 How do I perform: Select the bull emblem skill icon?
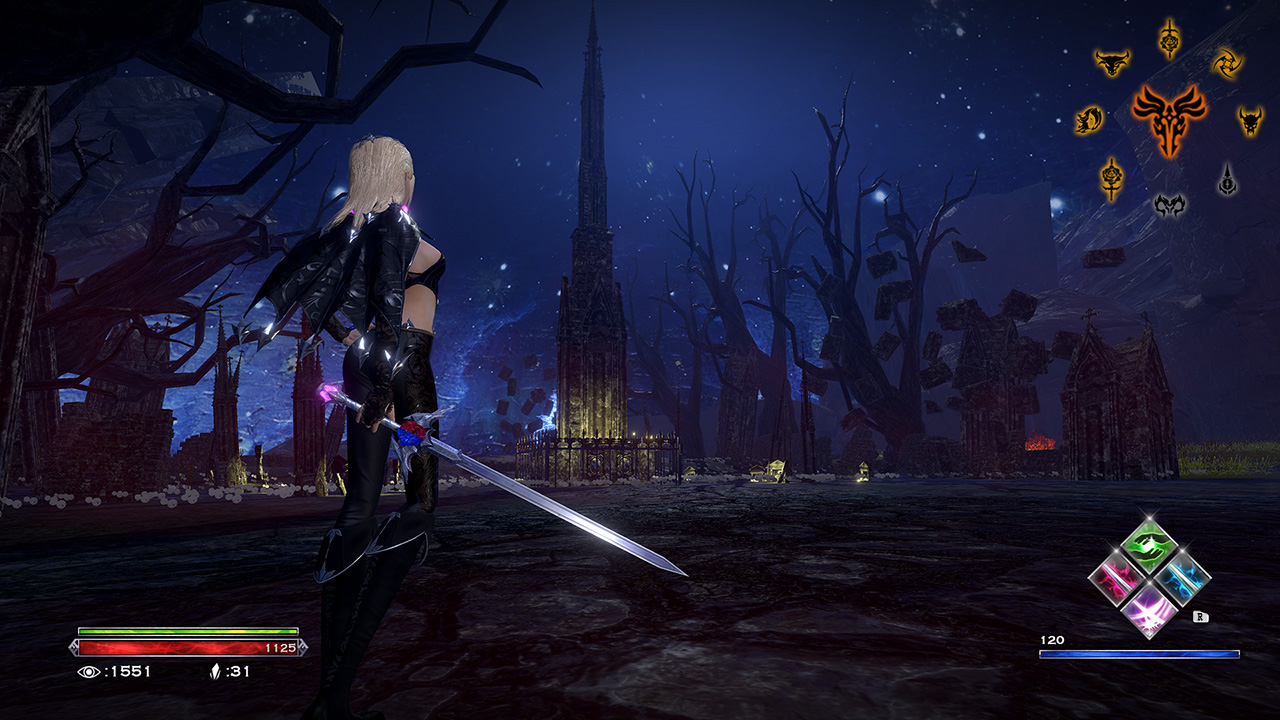1112,60
